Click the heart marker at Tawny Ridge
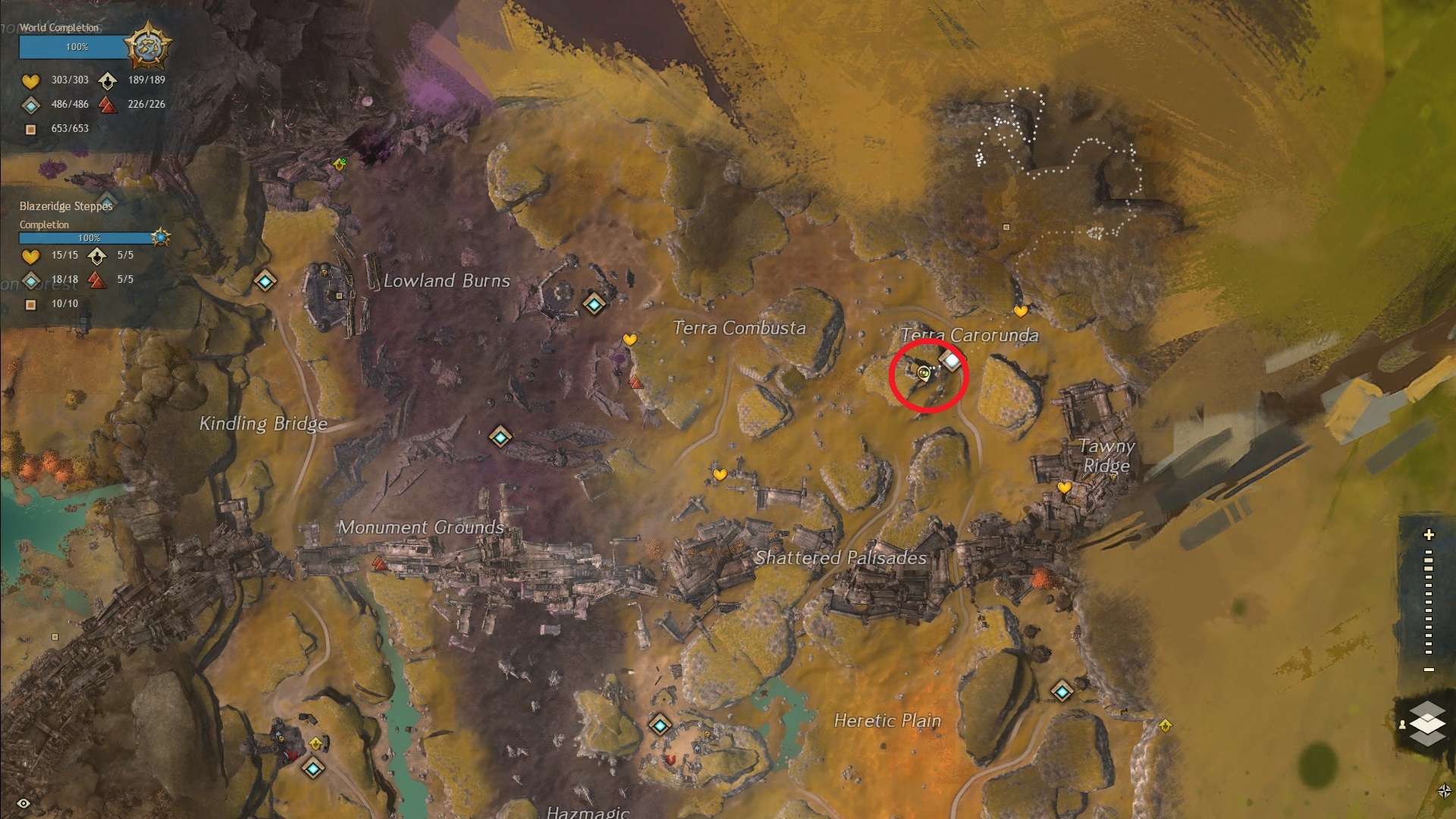This screenshot has height=819, width=1456. [x=1065, y=488]
